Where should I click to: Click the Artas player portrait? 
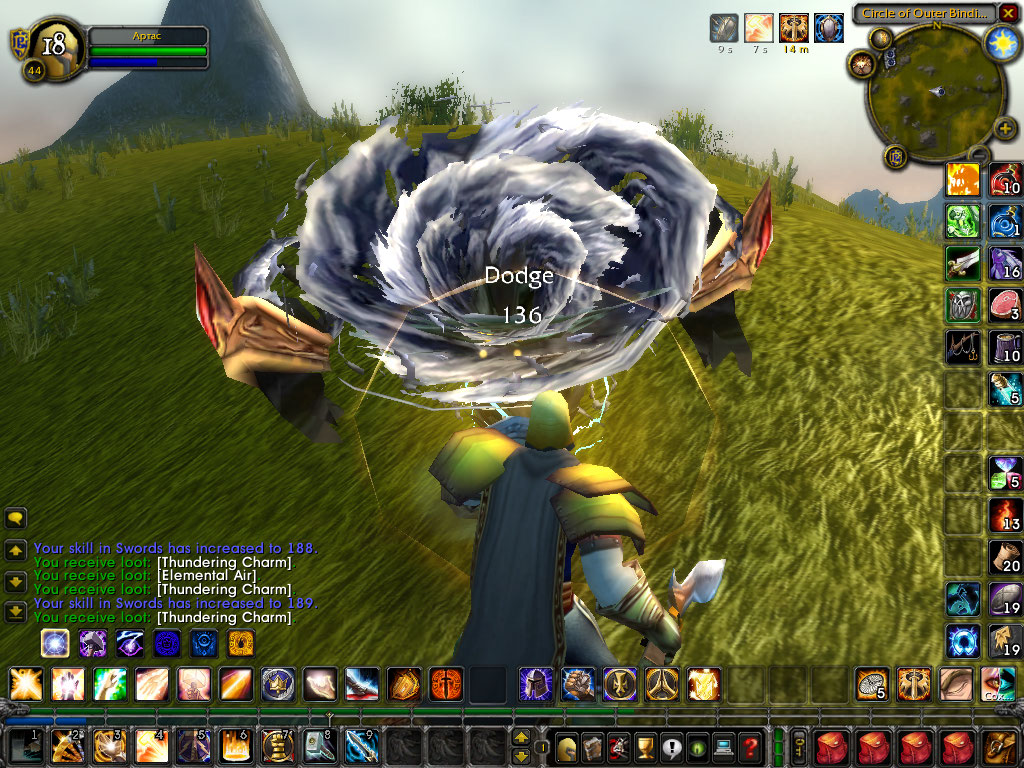[x=53, y=45]
